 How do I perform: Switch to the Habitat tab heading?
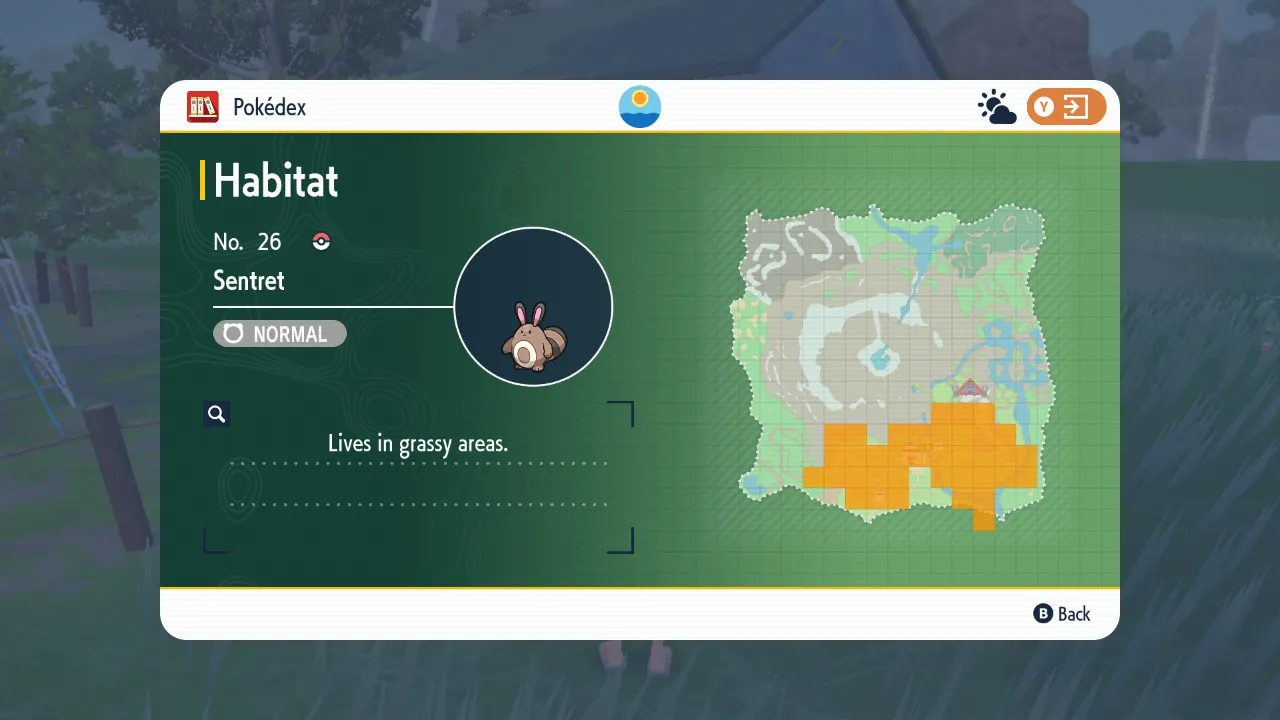(x=274, y=181)
